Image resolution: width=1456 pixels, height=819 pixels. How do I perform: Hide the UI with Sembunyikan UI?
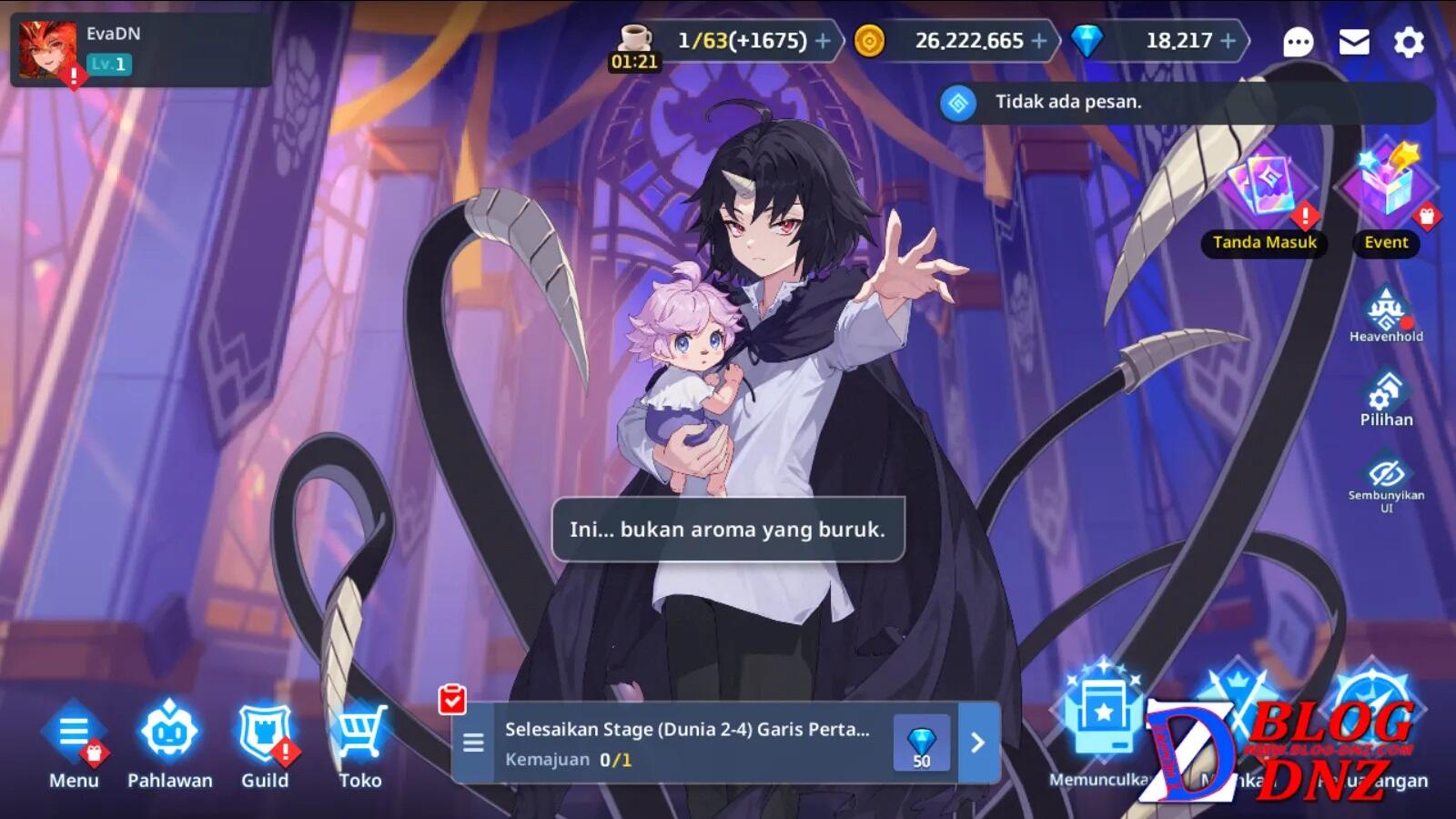click(1385, 480)
